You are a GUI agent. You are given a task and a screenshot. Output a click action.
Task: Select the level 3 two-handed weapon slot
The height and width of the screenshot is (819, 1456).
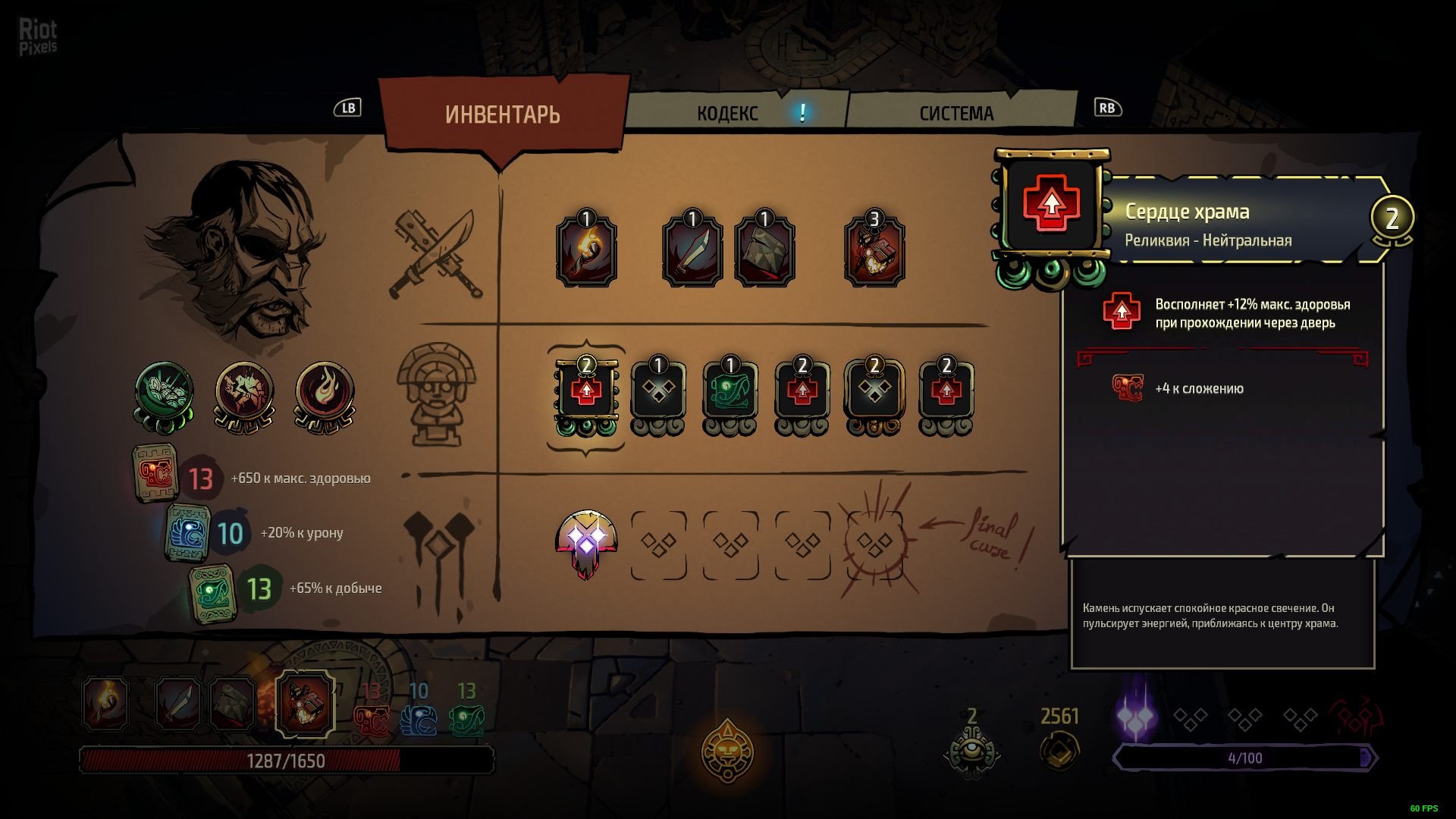coord(874,249)
